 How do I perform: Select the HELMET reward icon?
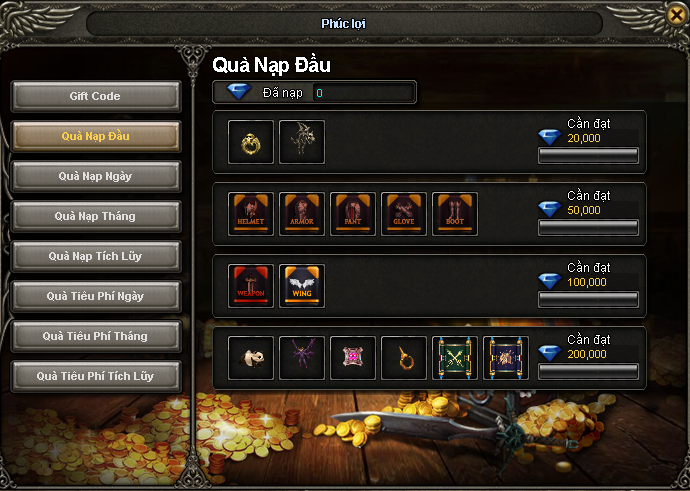coord(251,214)
